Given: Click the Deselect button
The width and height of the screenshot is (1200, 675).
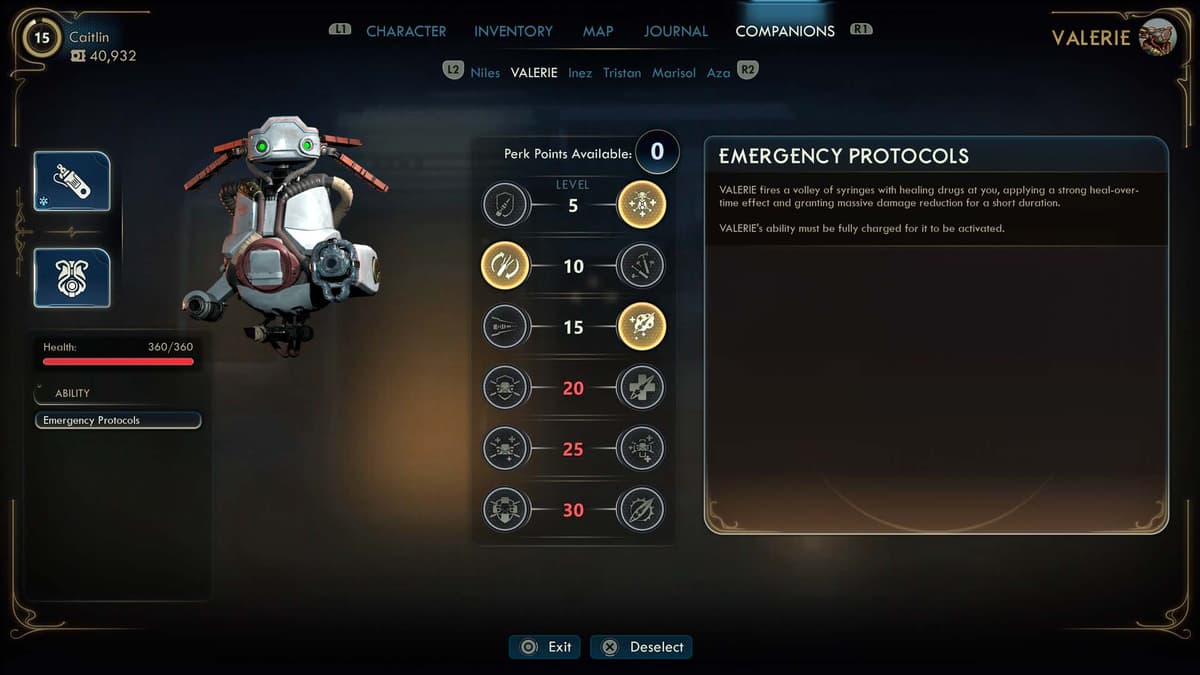Looking at the screenshot, I should click(x=641, y=647).
